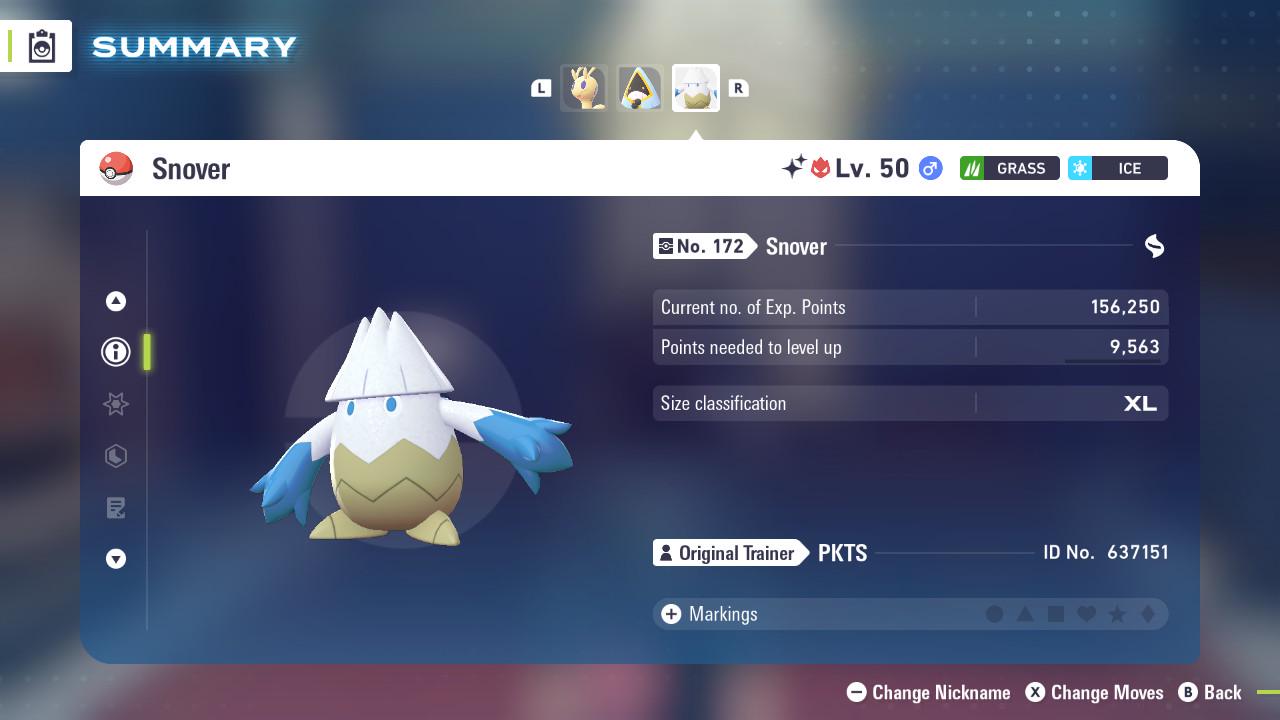1280x720 pixels.
Task: Open the Pokémon info sidebar page
Action: [115, 352]
